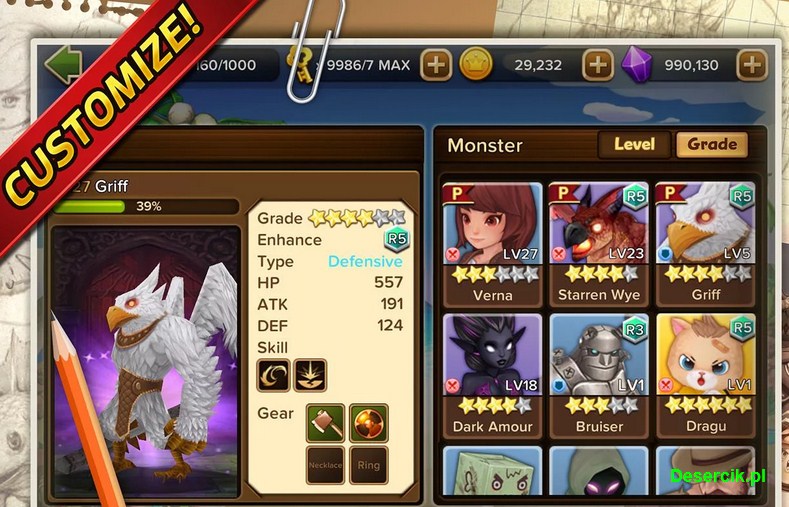
Task: Select the Dragu cat monster card
Action: [x=705, y=373]
